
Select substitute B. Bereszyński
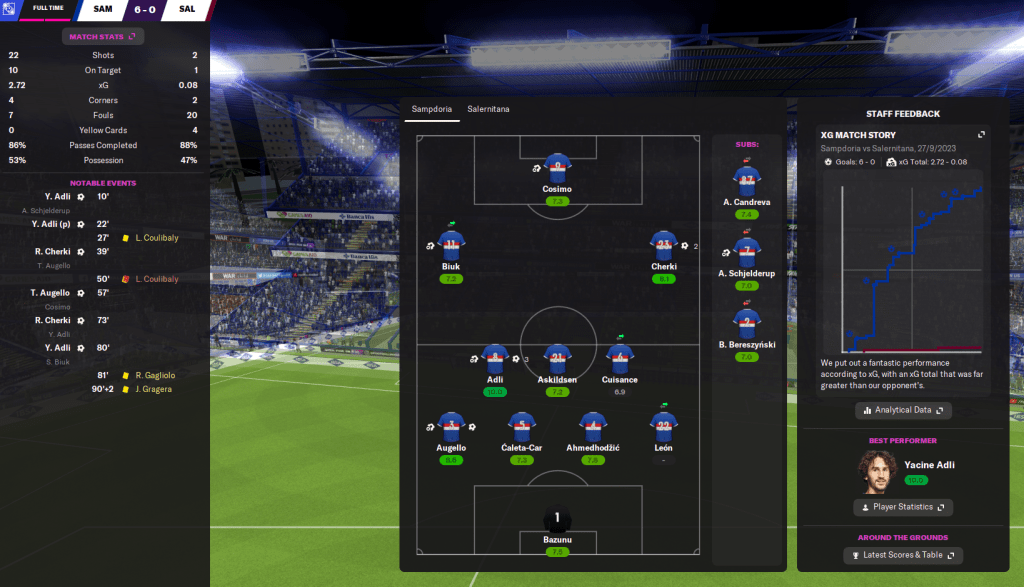tap(745, 324)
